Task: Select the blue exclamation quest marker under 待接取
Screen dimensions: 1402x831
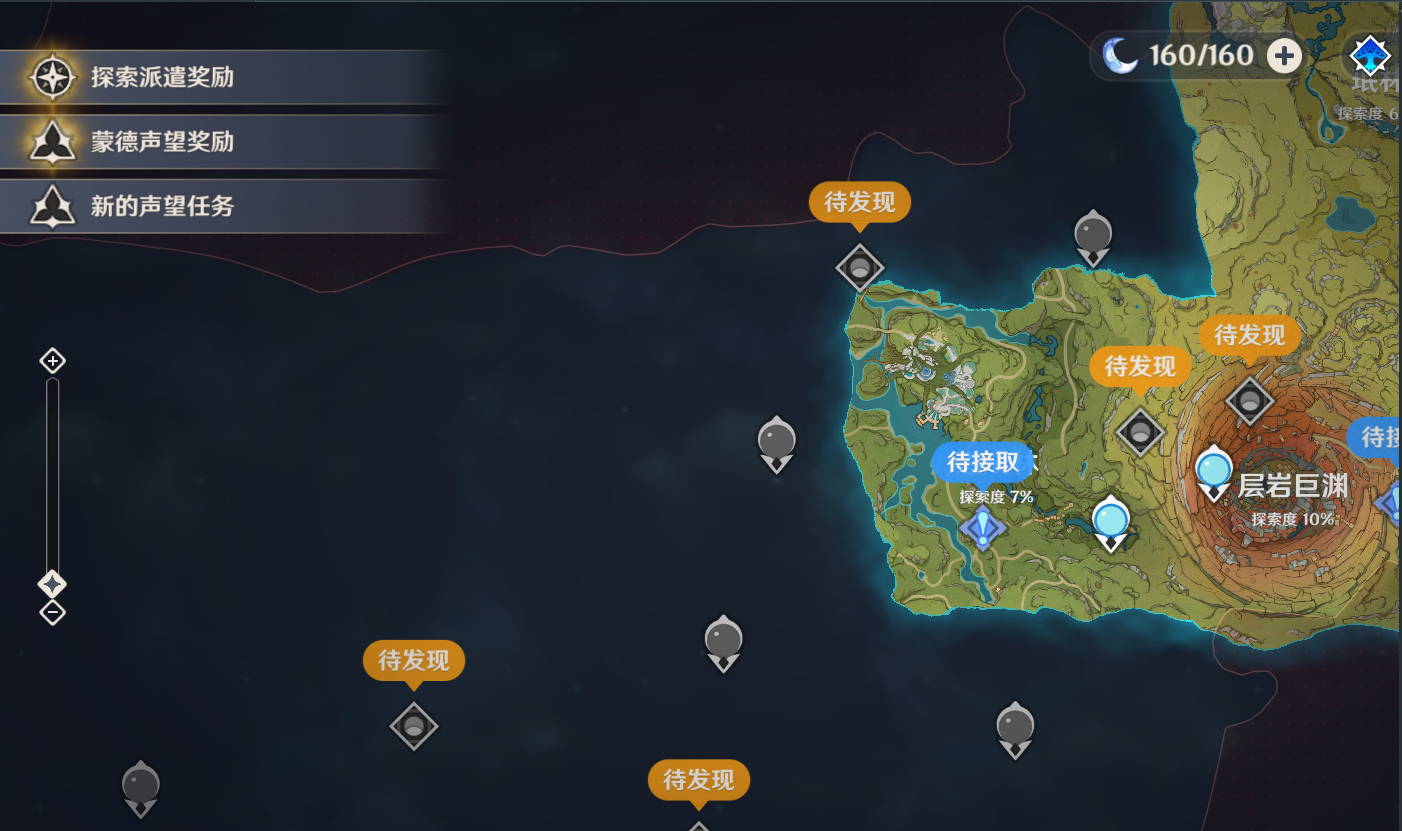Action: pyautogui.click(x=982, y=526)
